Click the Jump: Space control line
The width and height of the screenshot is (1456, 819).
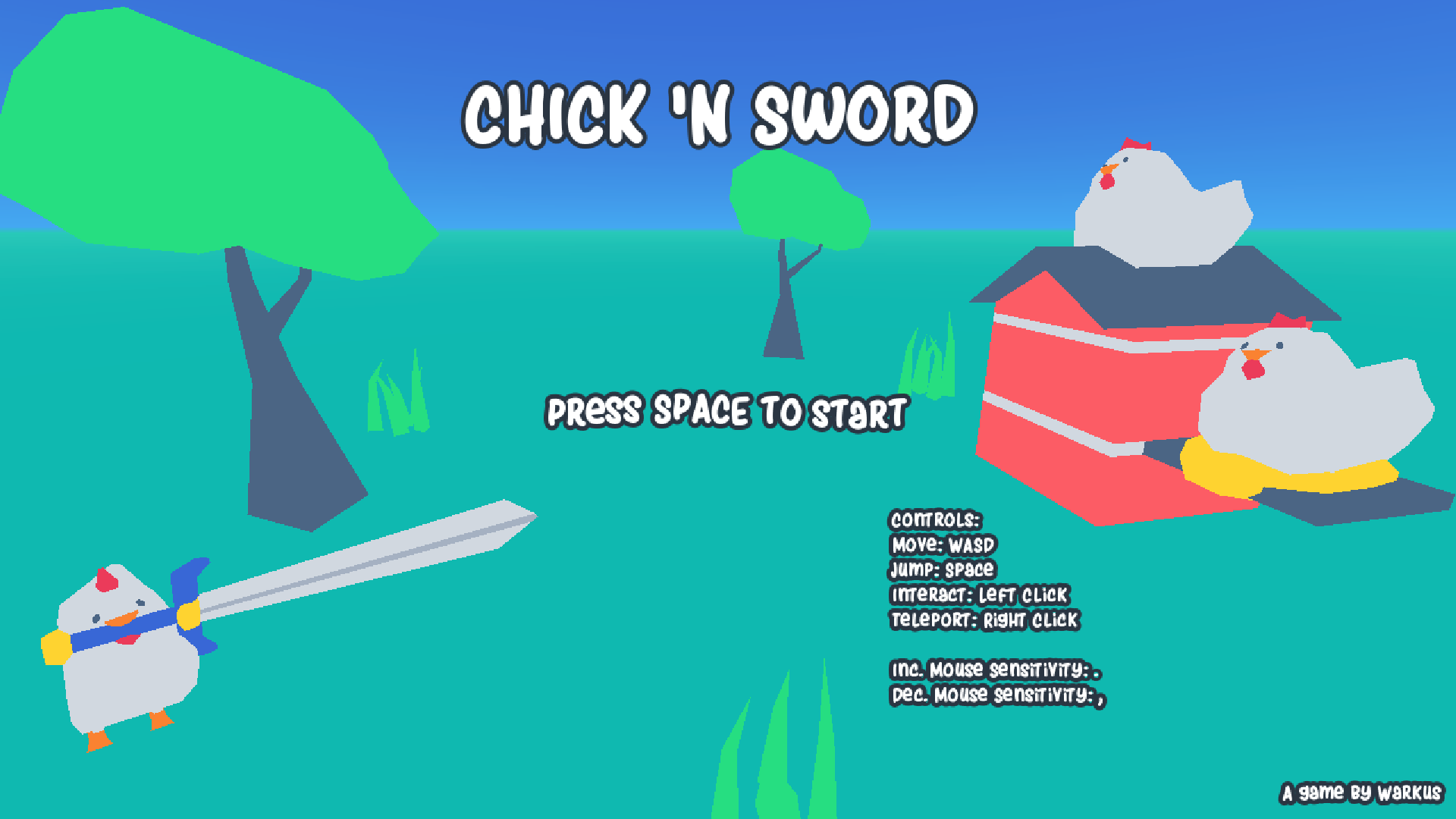point(943,571)
